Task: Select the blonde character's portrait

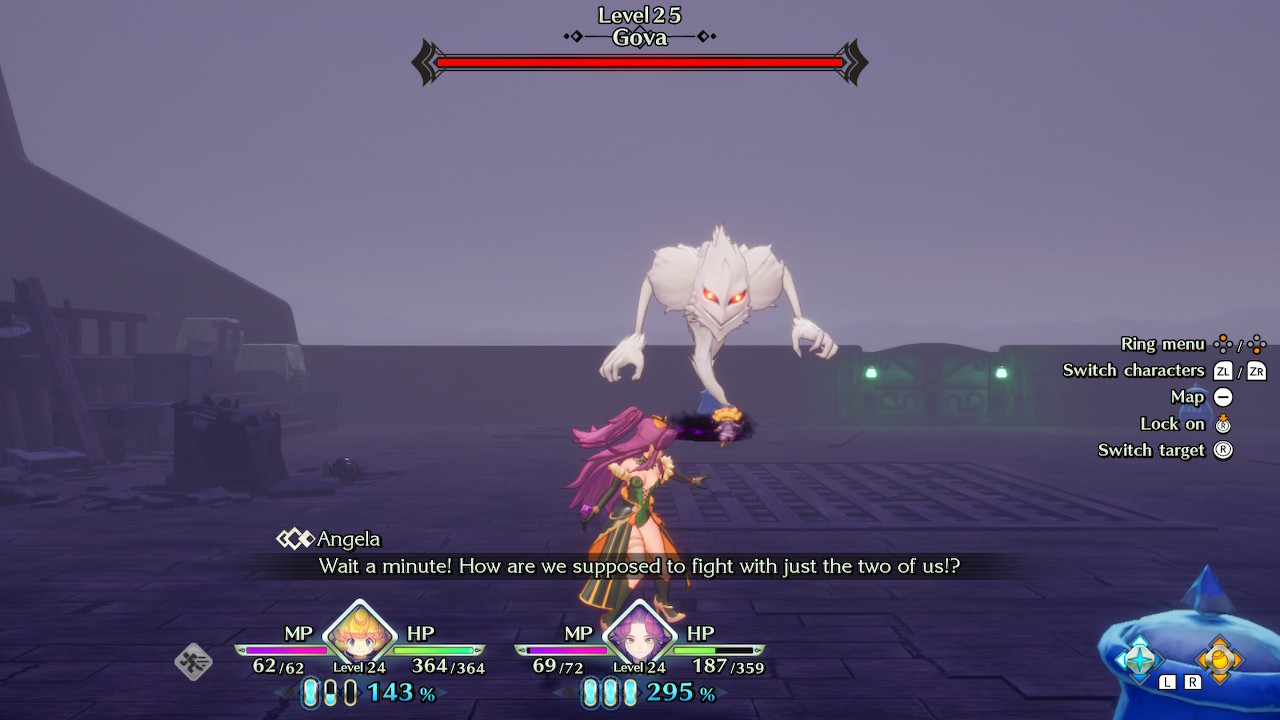Action: coord(359,633)
